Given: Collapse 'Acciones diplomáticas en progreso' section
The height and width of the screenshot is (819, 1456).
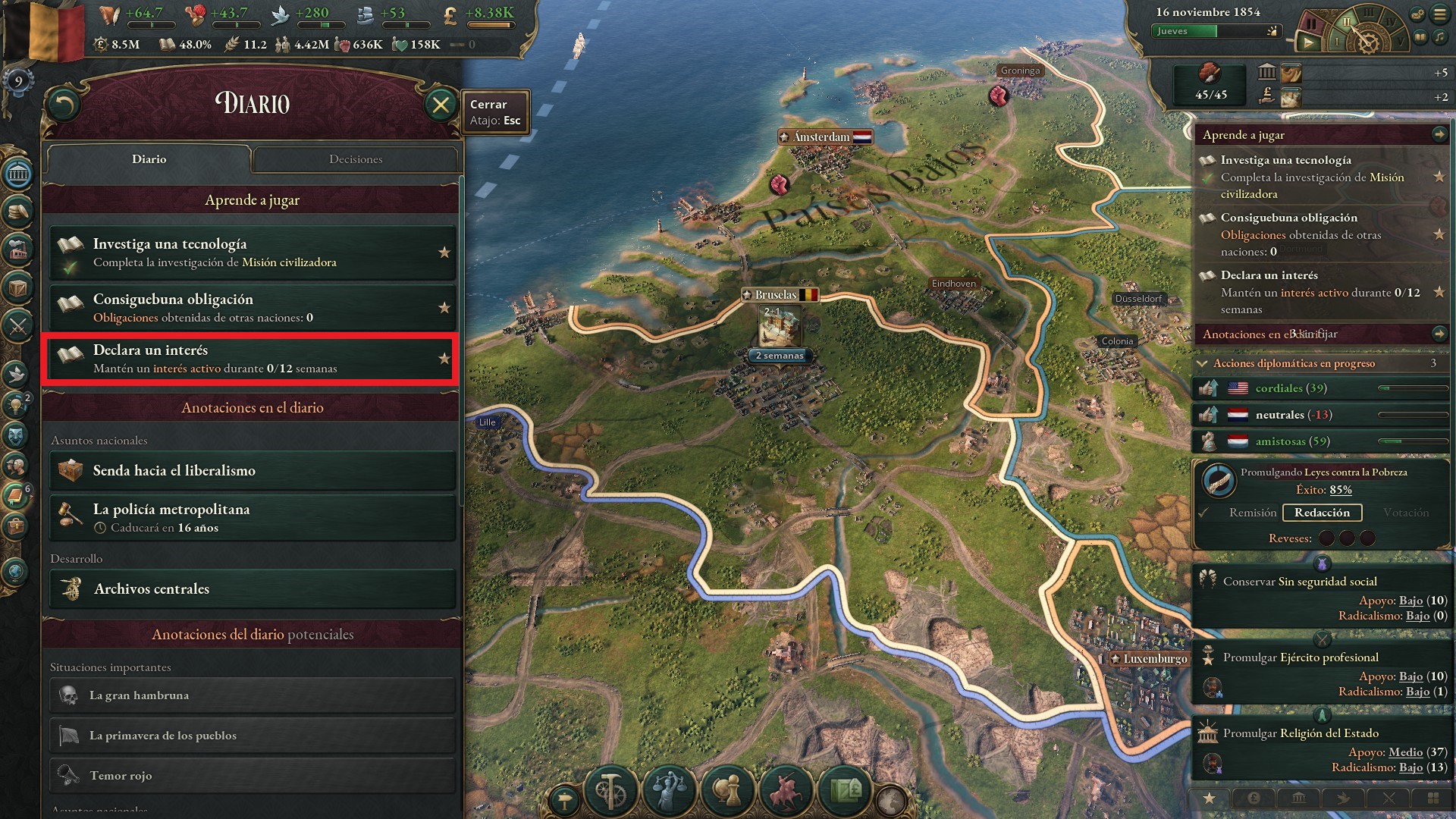Looking at the screenshot, I should point(1200,363).
